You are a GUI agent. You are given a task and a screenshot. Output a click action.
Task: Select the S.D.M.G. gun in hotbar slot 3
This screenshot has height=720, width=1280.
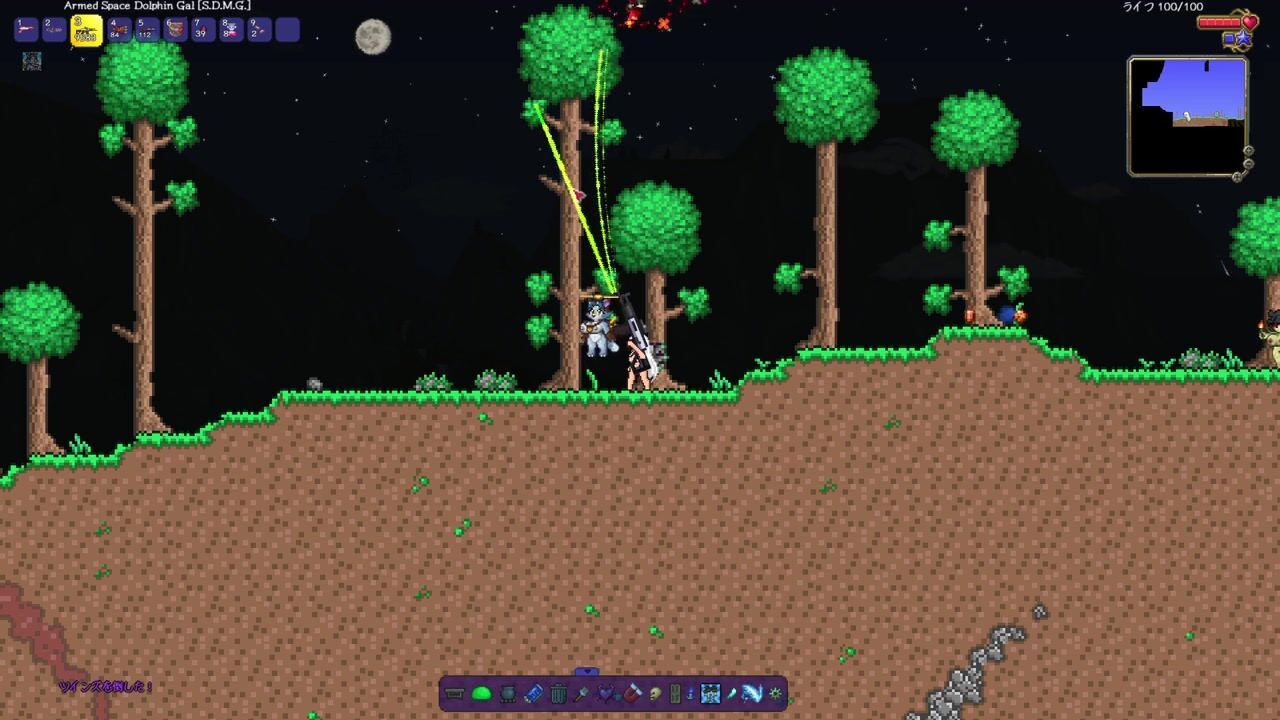(x=86, y=30)
